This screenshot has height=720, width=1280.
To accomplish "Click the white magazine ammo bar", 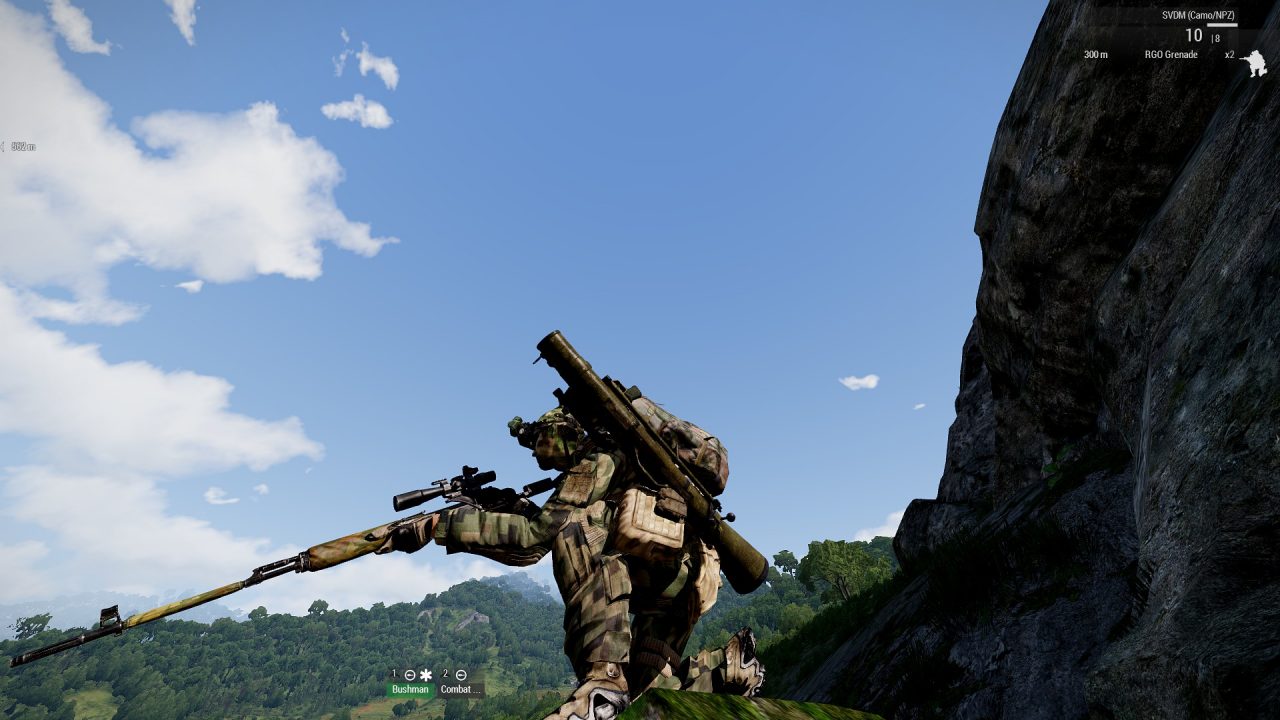I will pos(1222,24).
